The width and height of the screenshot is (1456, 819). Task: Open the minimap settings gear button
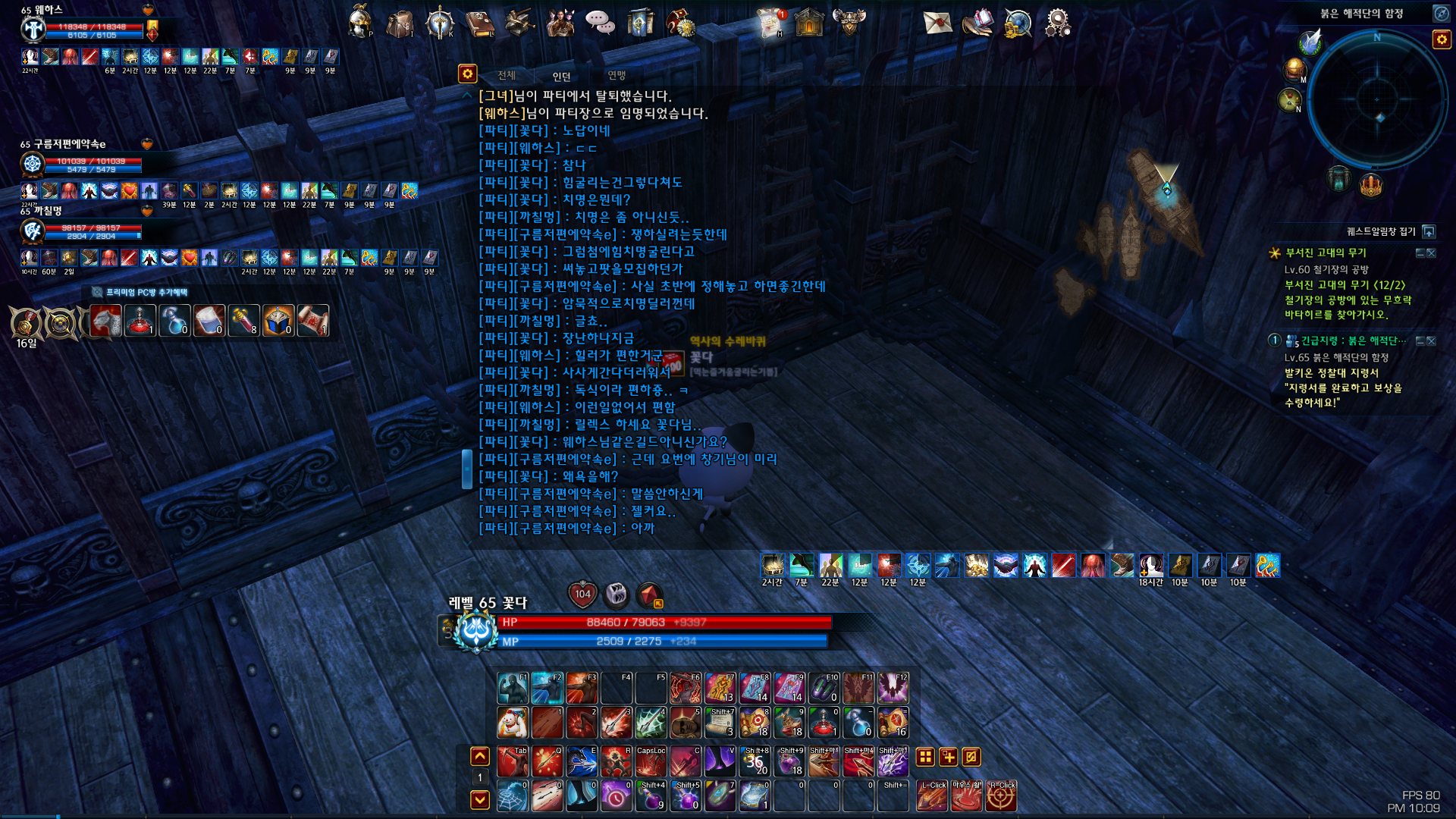point(1441,39)
